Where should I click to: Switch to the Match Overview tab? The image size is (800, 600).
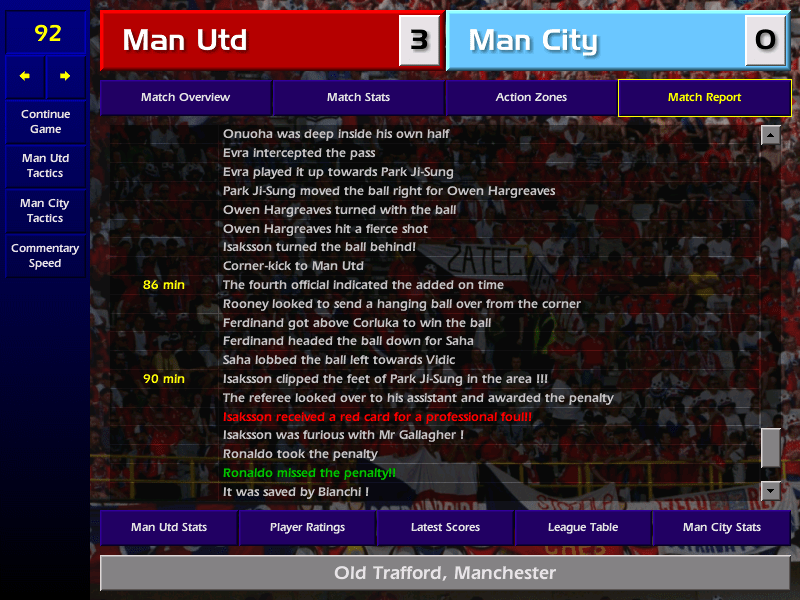[185, 98]
